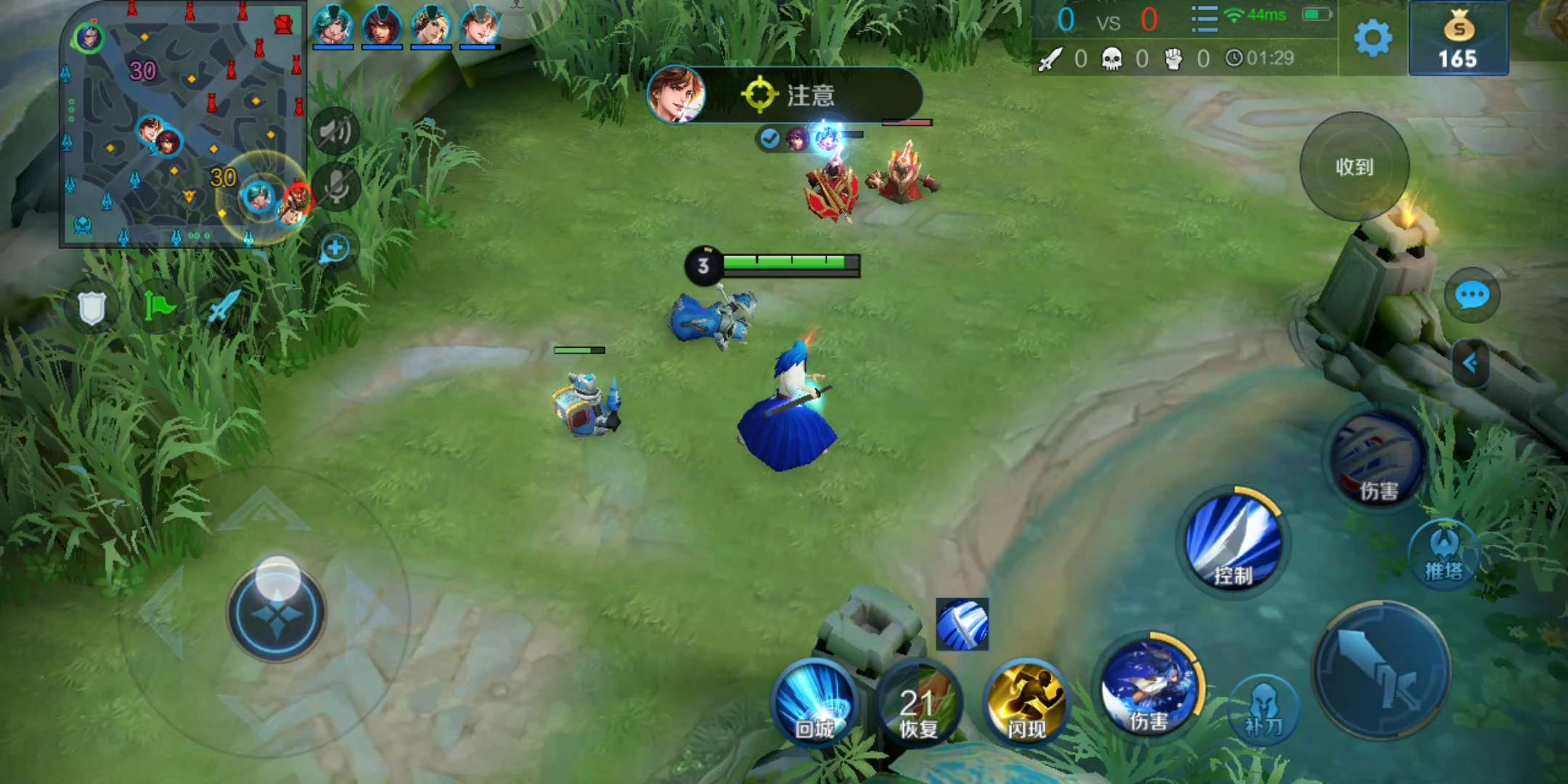
Task: Cast the 回城 recall spell
Action: click(x=814, y=701)
